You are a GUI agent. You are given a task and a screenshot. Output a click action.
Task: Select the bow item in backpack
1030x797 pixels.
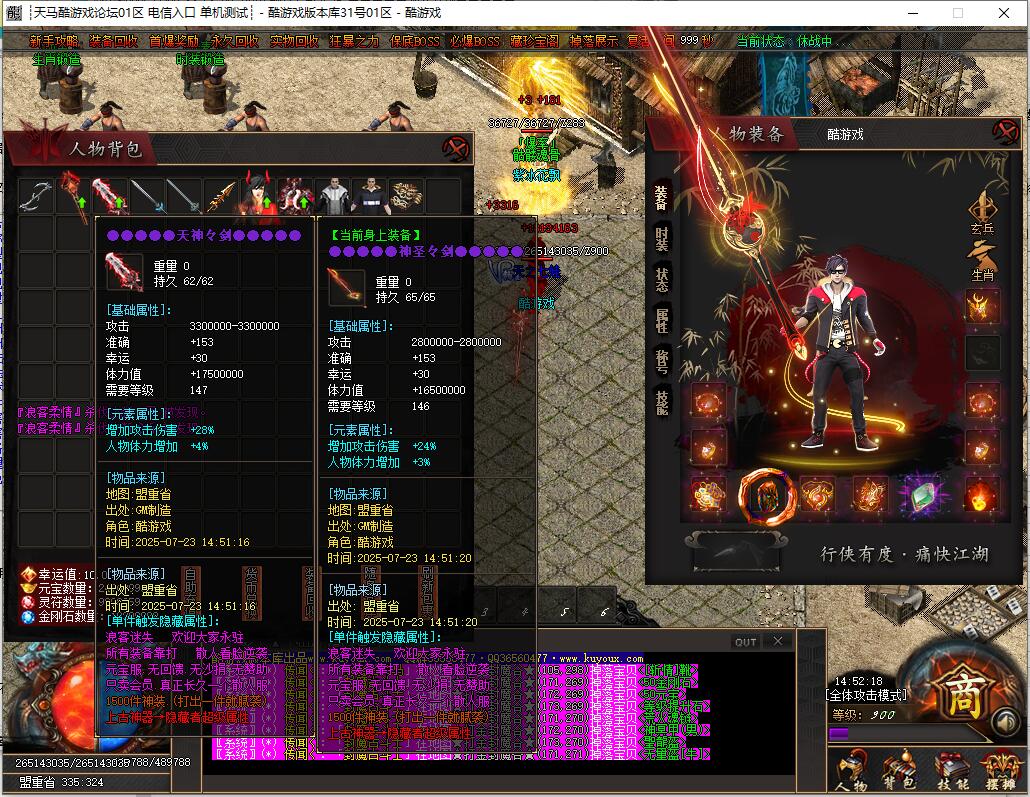click(x=36, y=196)
